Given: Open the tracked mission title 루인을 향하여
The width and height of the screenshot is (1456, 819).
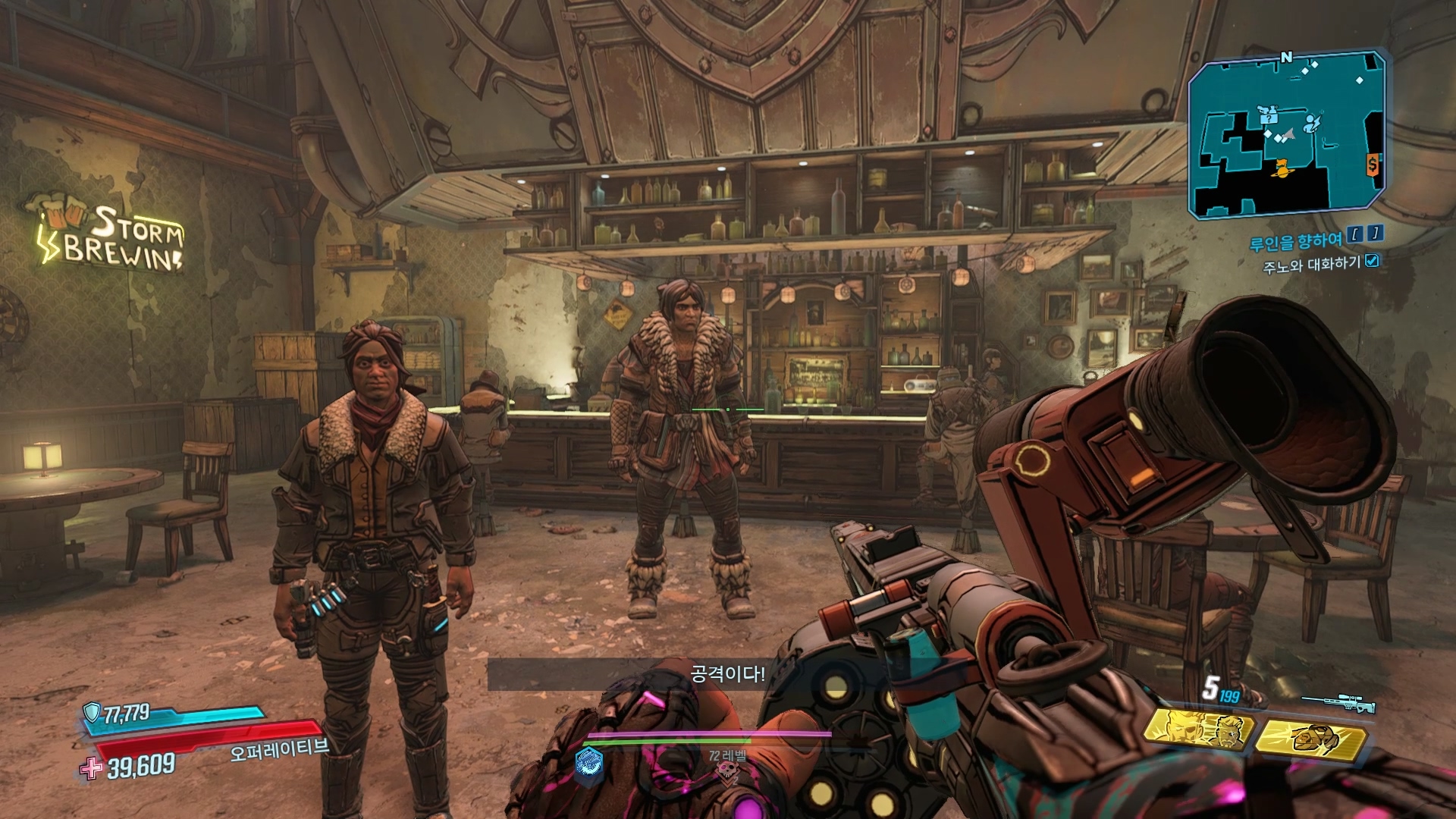Looking at the screenshot, I should (1295, 242).
